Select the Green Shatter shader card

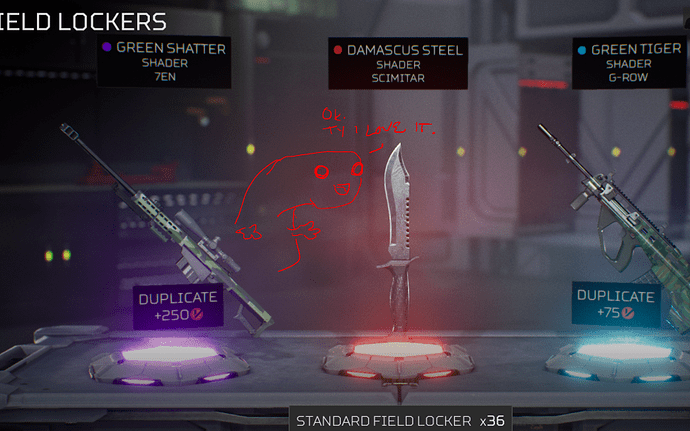point(163,63)
